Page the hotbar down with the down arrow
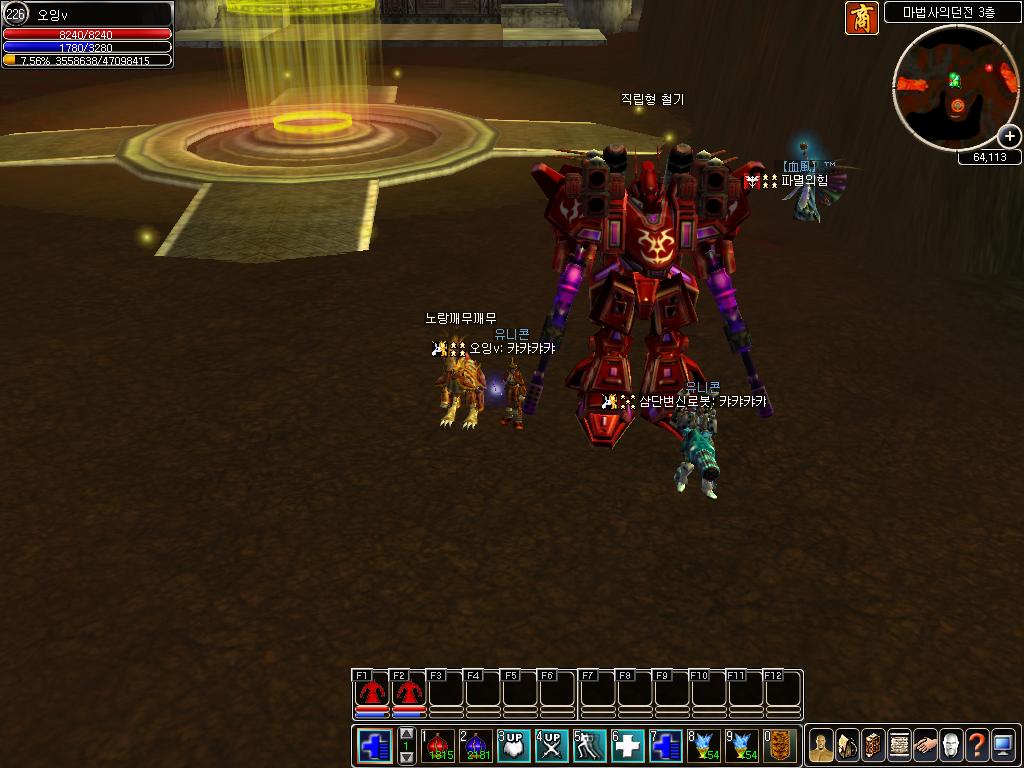The width and height of the screenshot is (1024, 768). coord(407,758)
